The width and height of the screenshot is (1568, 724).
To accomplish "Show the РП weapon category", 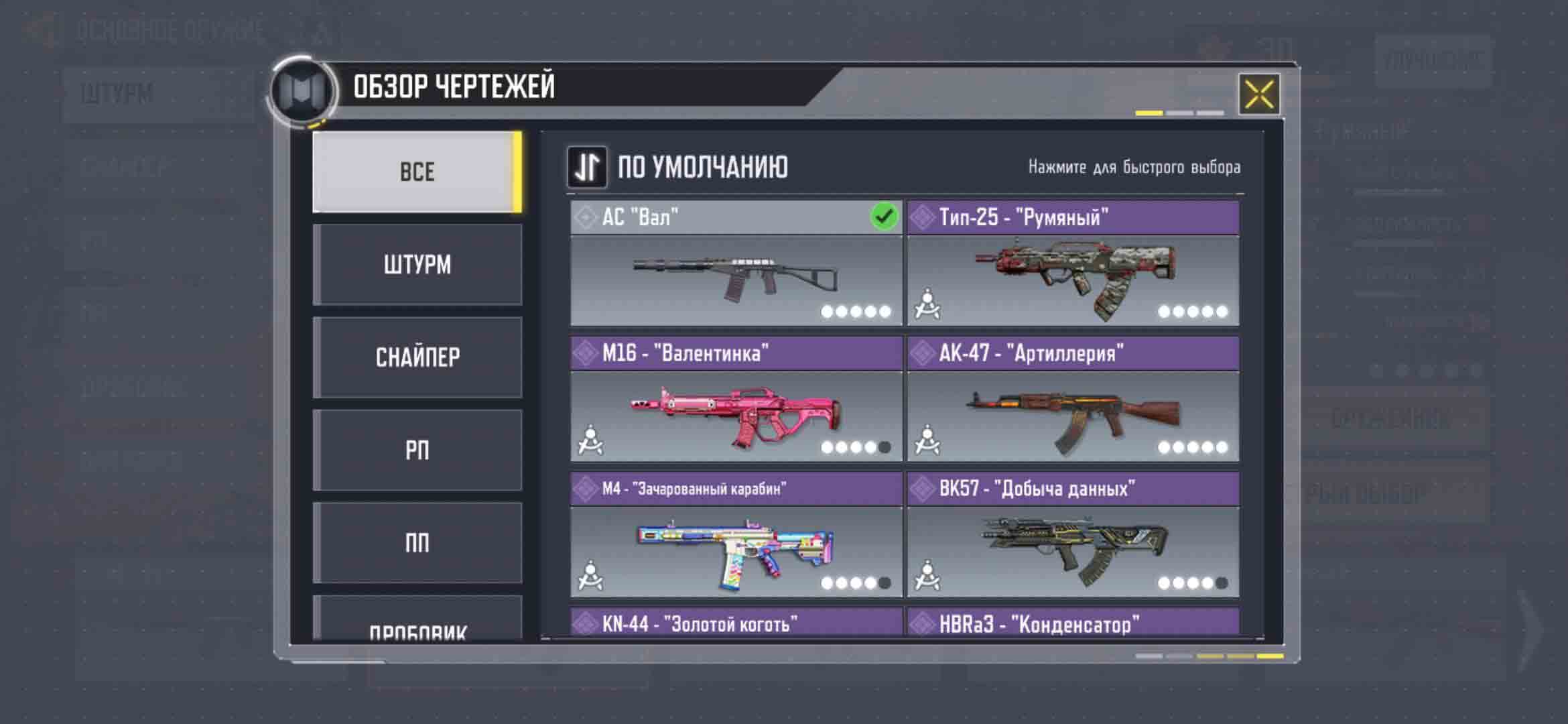I will pos(417,450).
